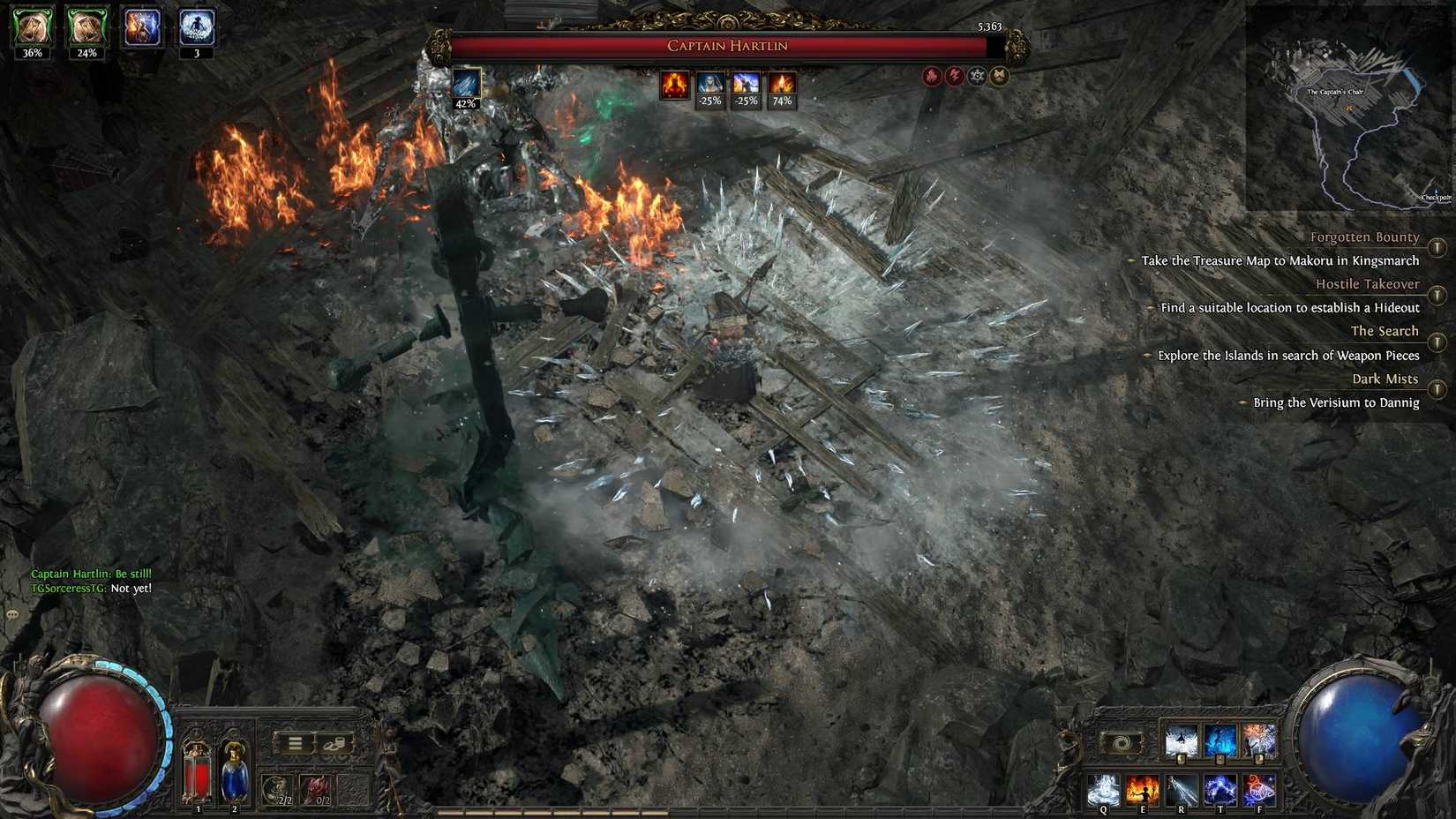Drink the red life flask in slot 1
Screen dimensions: 1456x819
tap(198, 772)
